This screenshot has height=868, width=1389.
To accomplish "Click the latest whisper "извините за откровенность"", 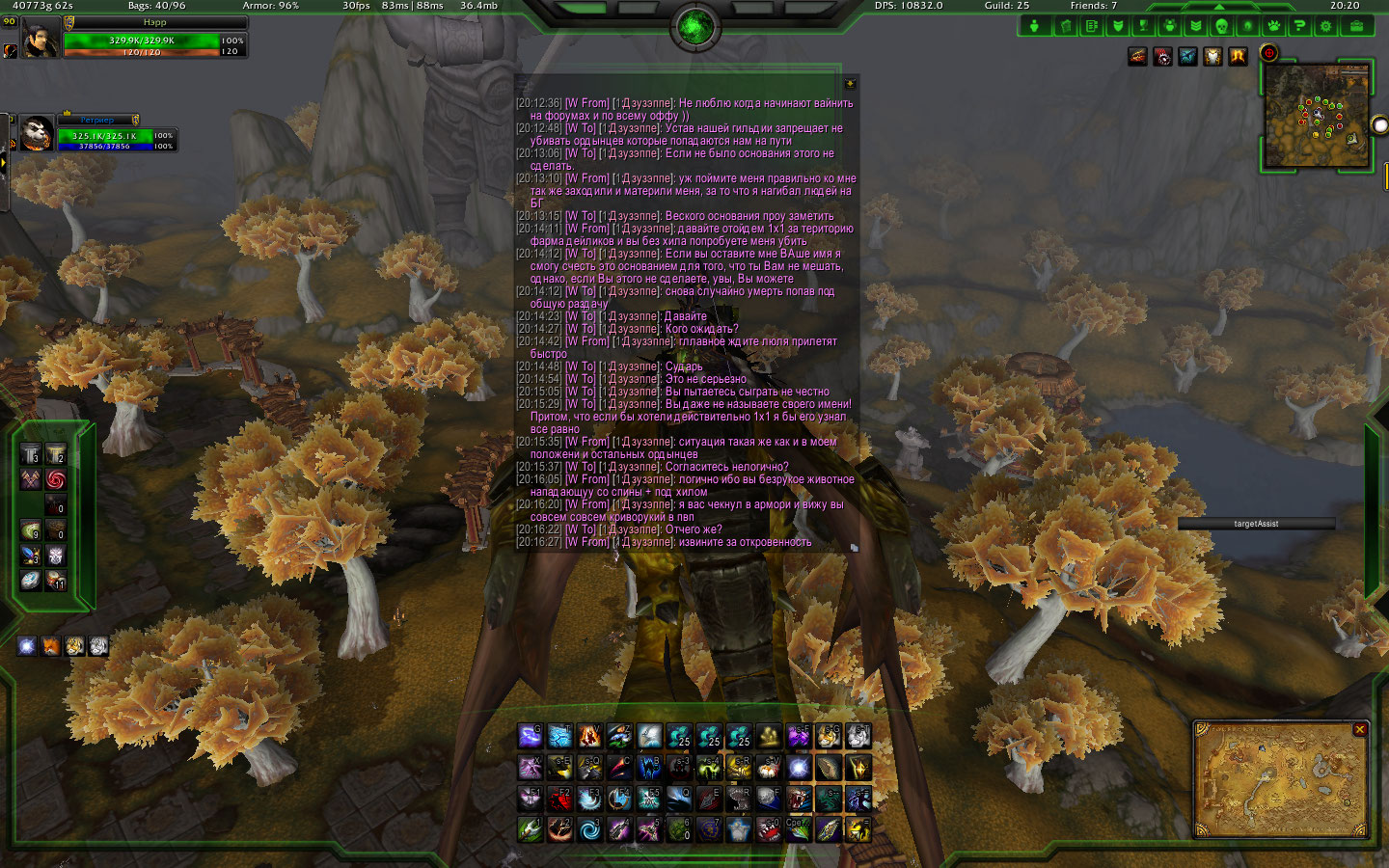I will [x=745, y=542].
